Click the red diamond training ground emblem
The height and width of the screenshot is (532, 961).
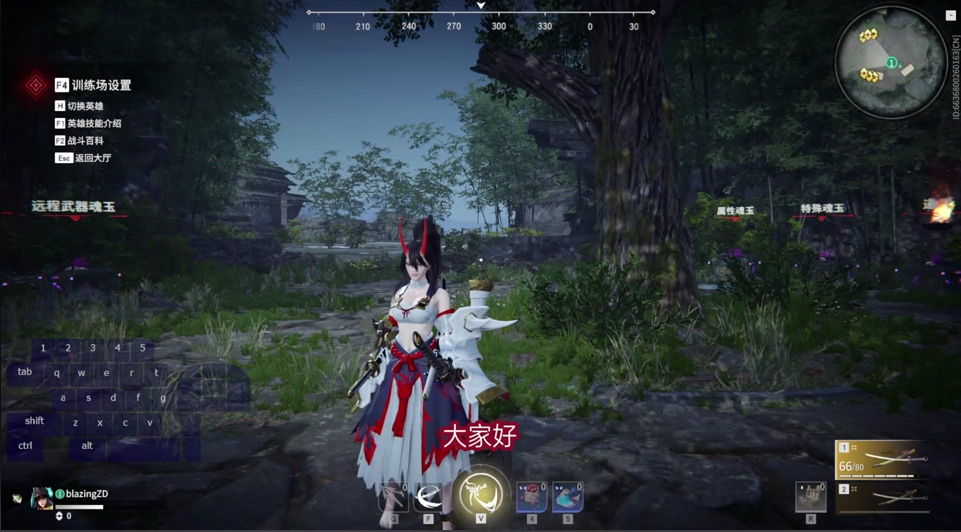36,85
